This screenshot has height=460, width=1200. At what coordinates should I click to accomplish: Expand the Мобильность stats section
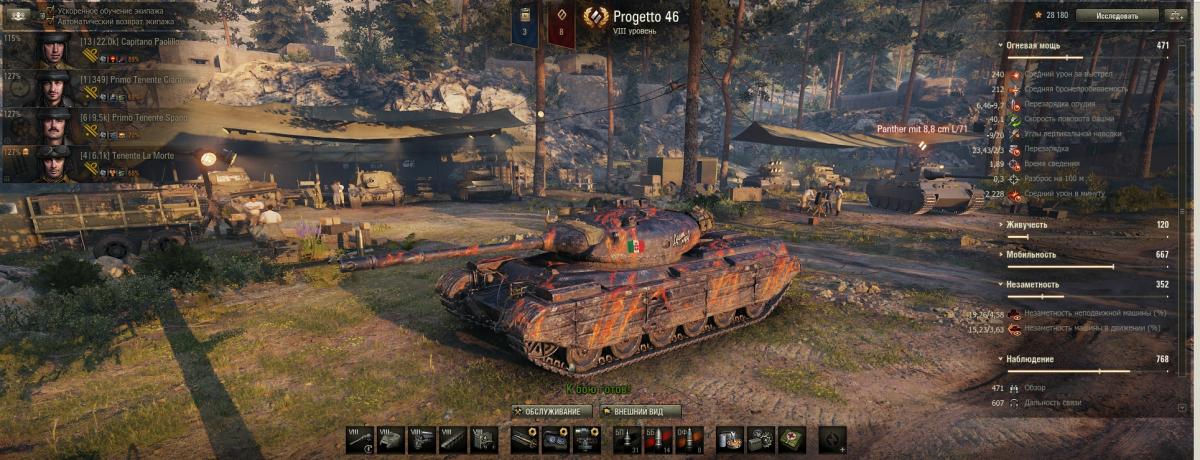(x=1001, y=255)
